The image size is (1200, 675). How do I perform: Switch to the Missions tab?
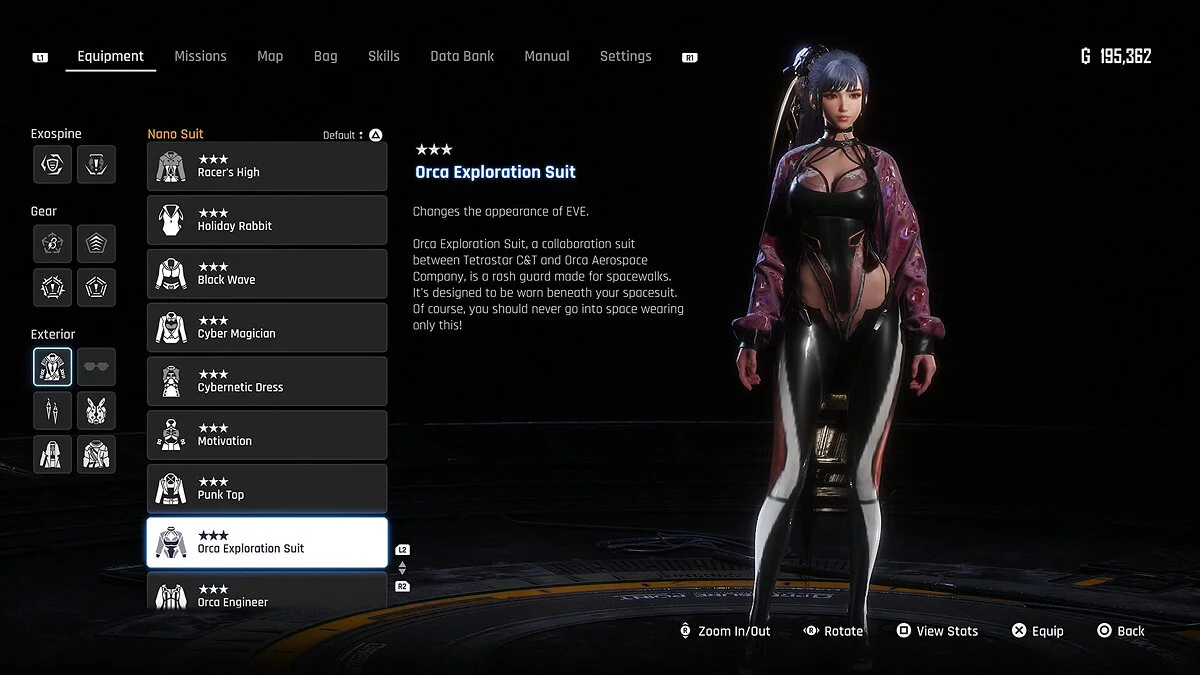[200, 56]
